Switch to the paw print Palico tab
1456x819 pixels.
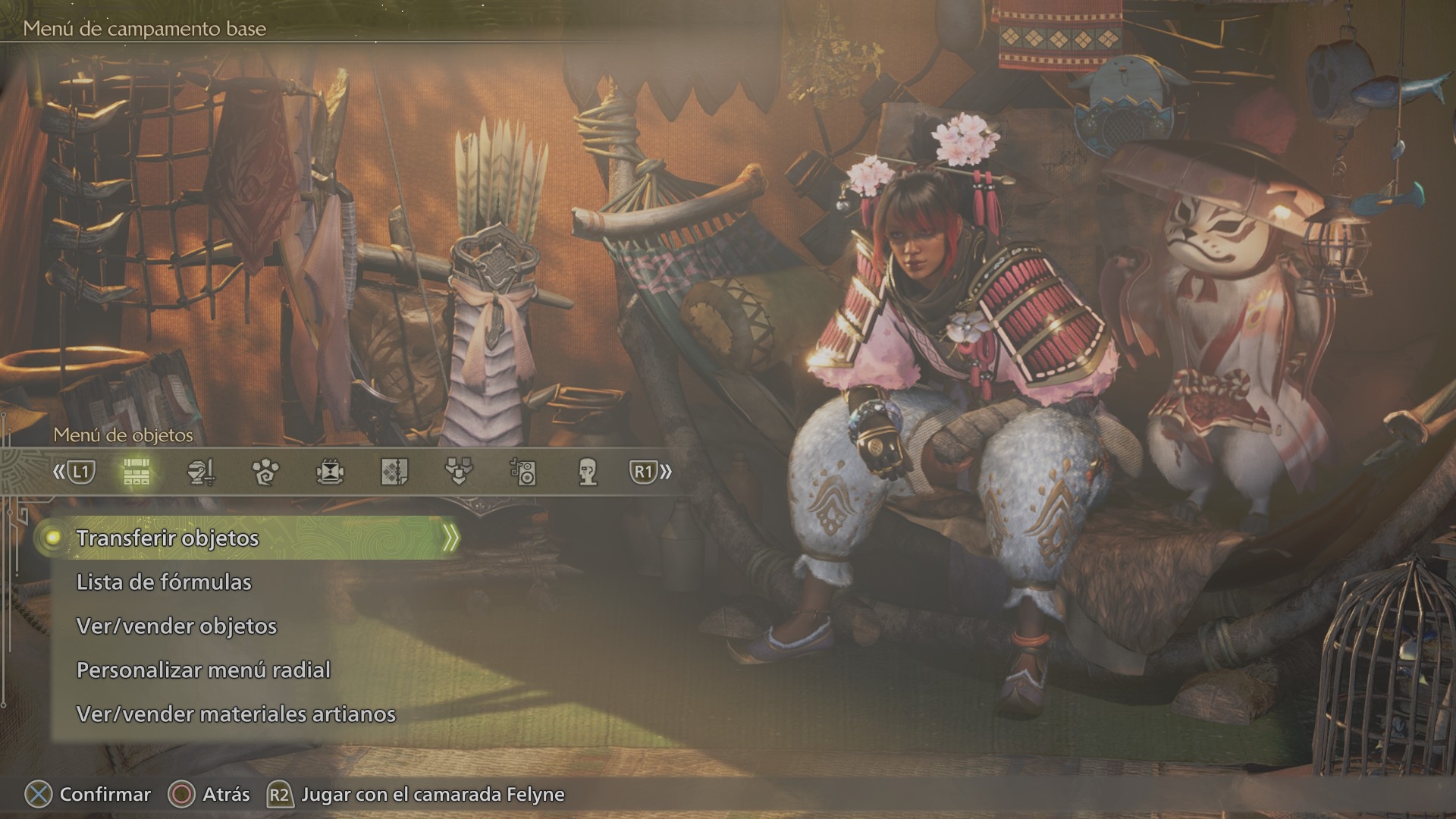point(265,472)
